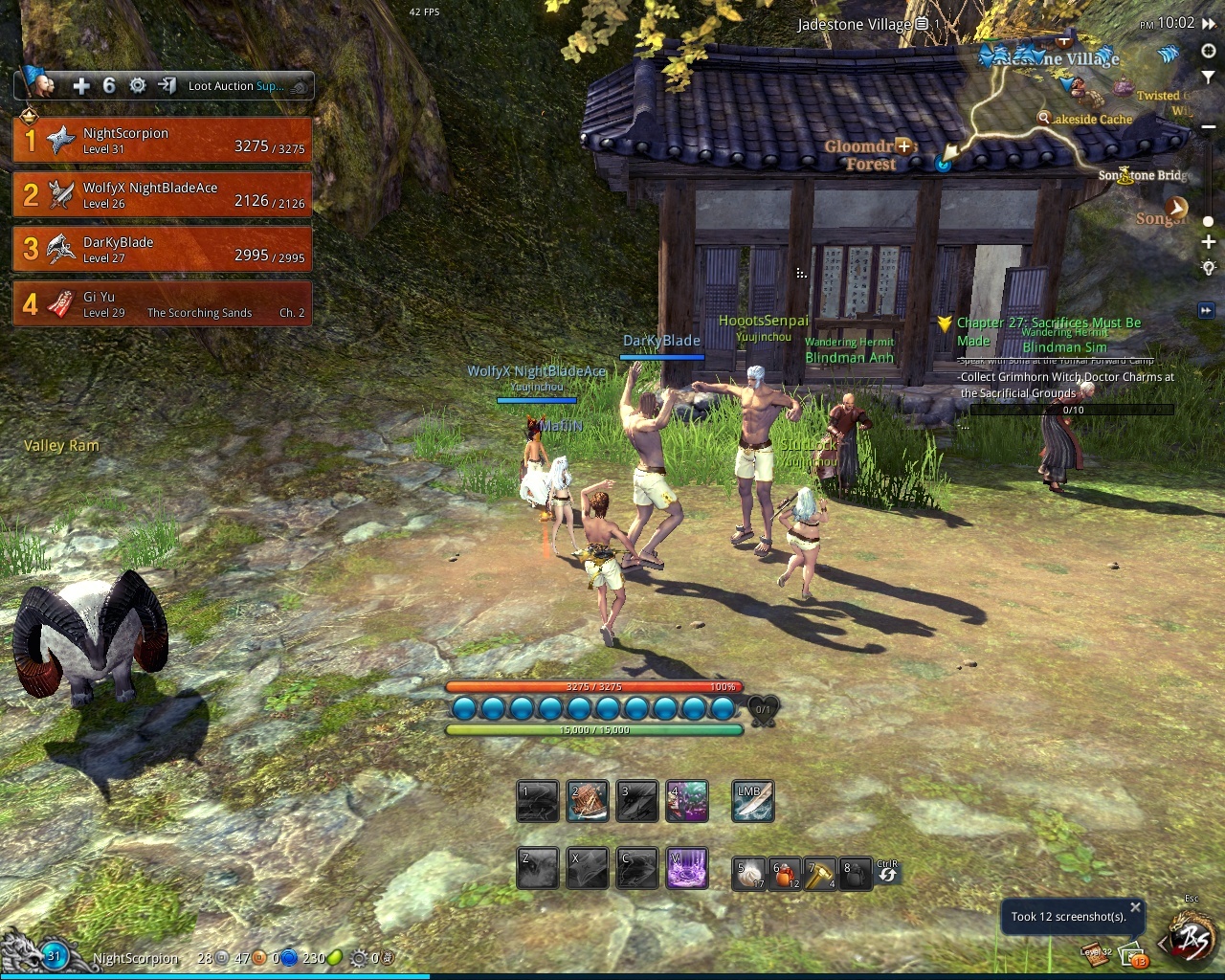This screenshot has height=980, width=1225.
Task: Select Gi Yu's party row
Action: [163, 304]
